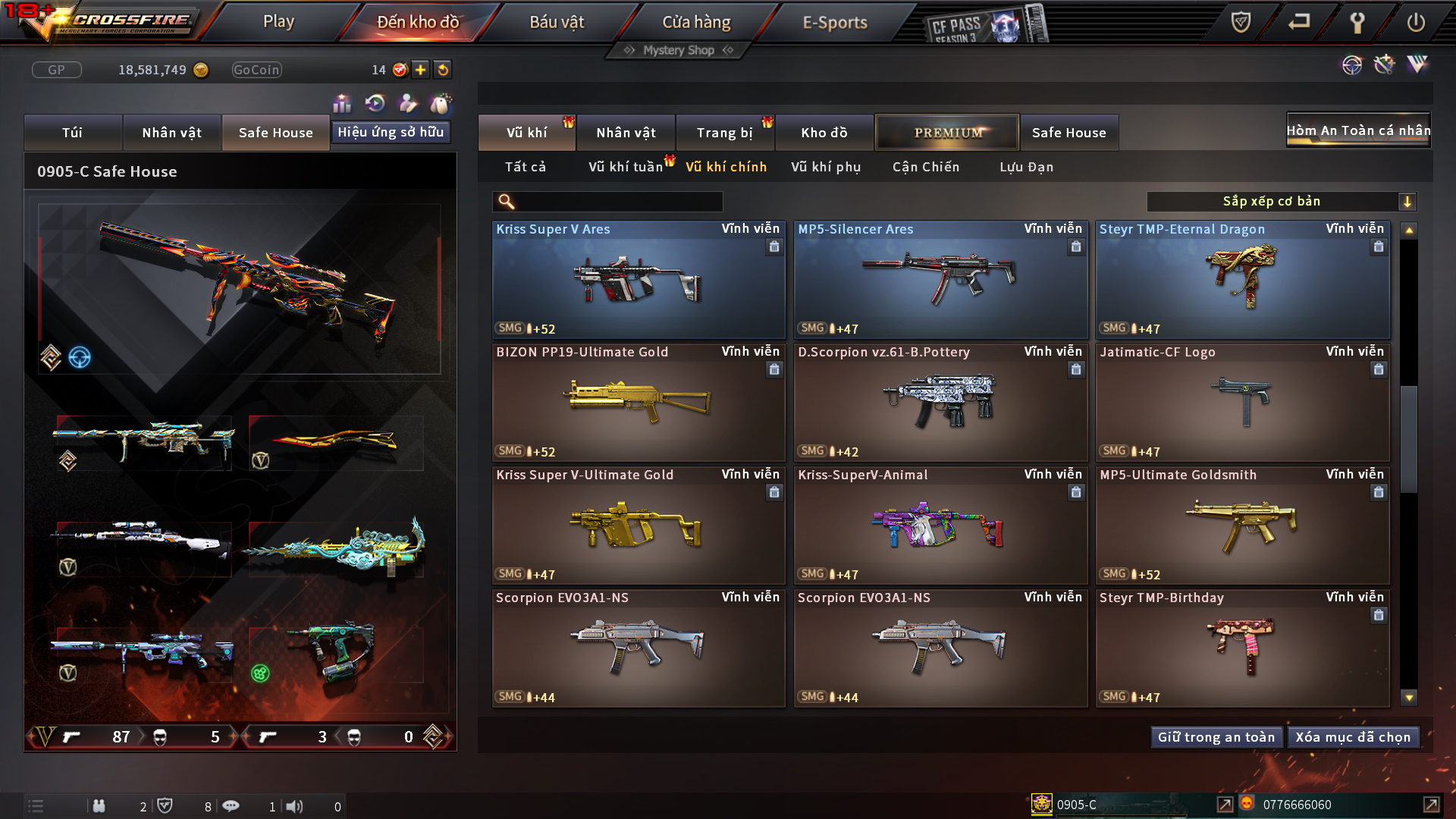
Task: Show the Vũ khí phụ filter
Action: pyautogui.click(x=826, y=167)
